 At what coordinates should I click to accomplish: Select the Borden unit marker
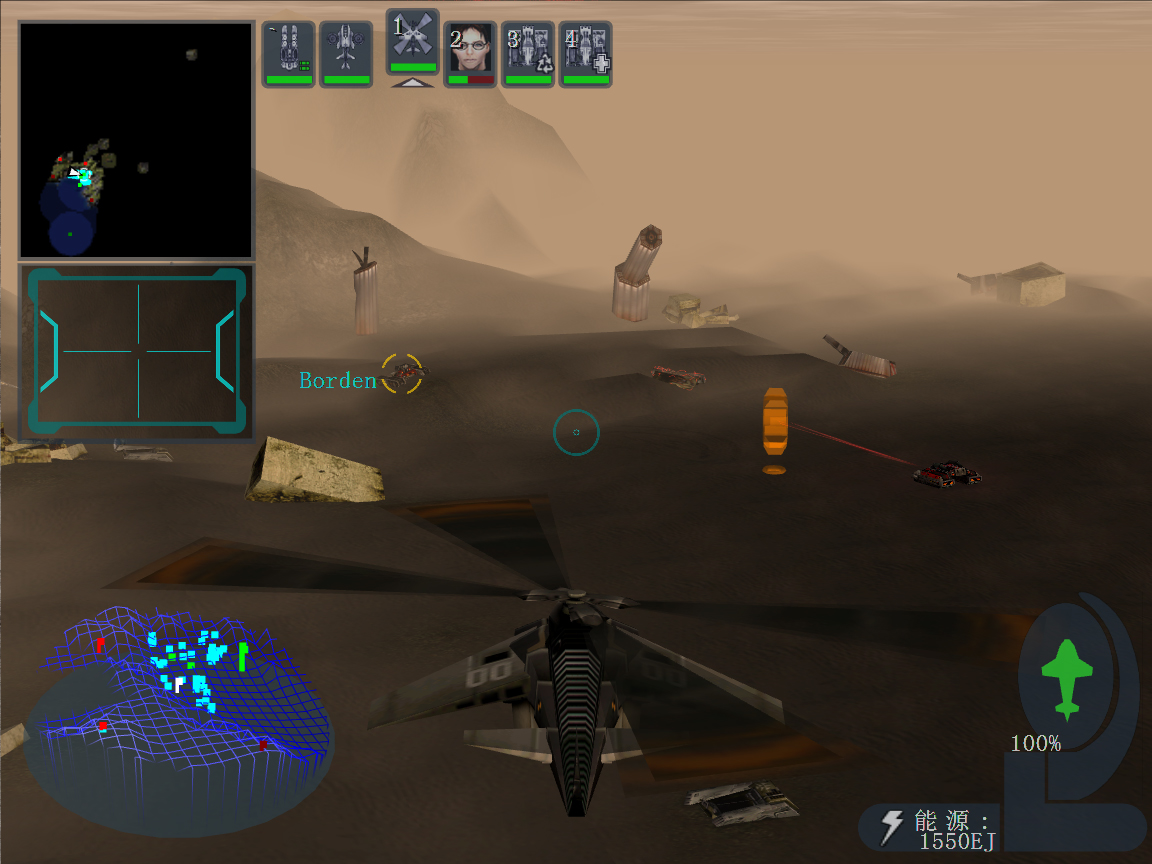(403, 373)
